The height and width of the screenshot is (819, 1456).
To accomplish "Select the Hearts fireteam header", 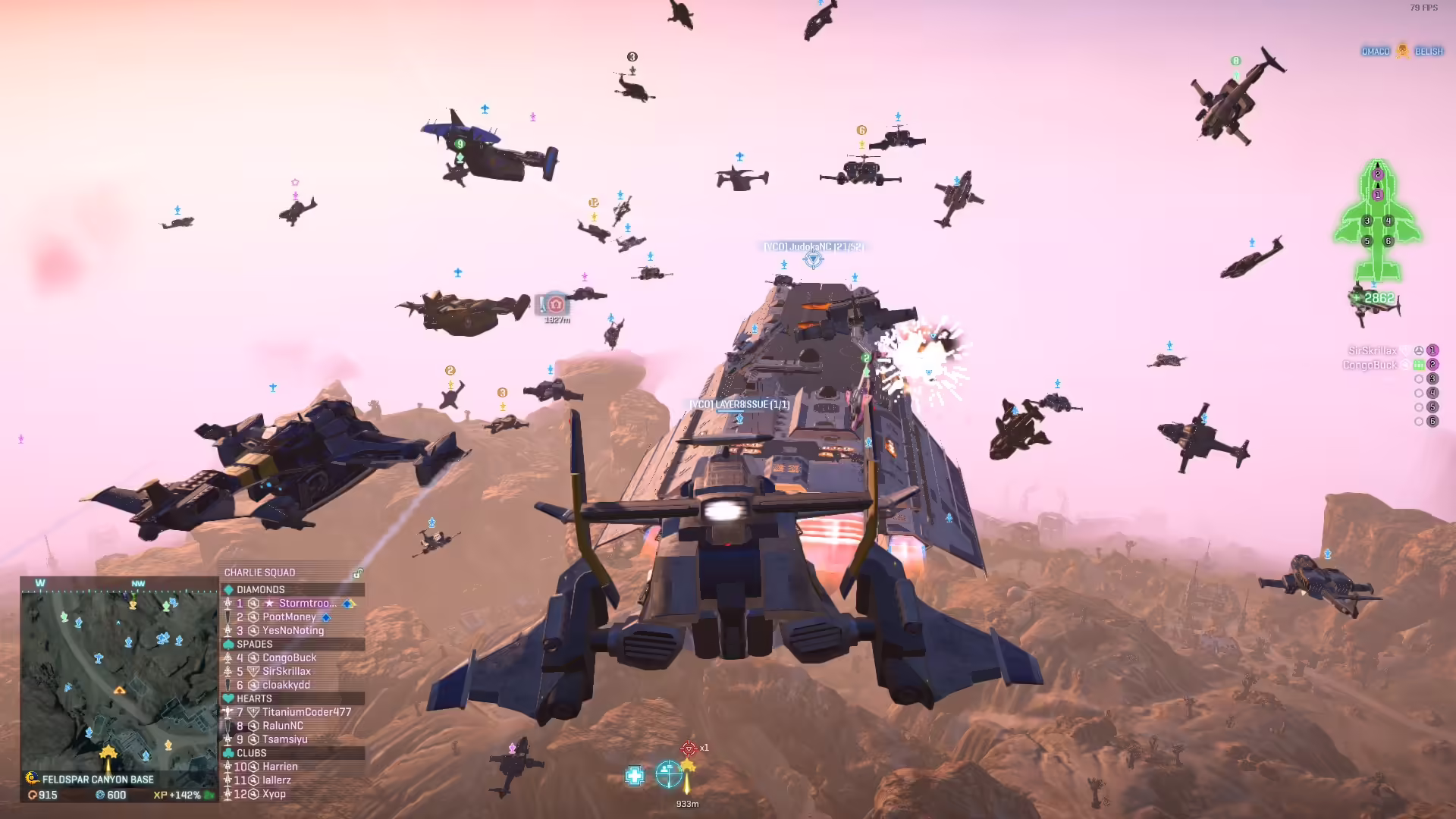I will tap(254, 698).
